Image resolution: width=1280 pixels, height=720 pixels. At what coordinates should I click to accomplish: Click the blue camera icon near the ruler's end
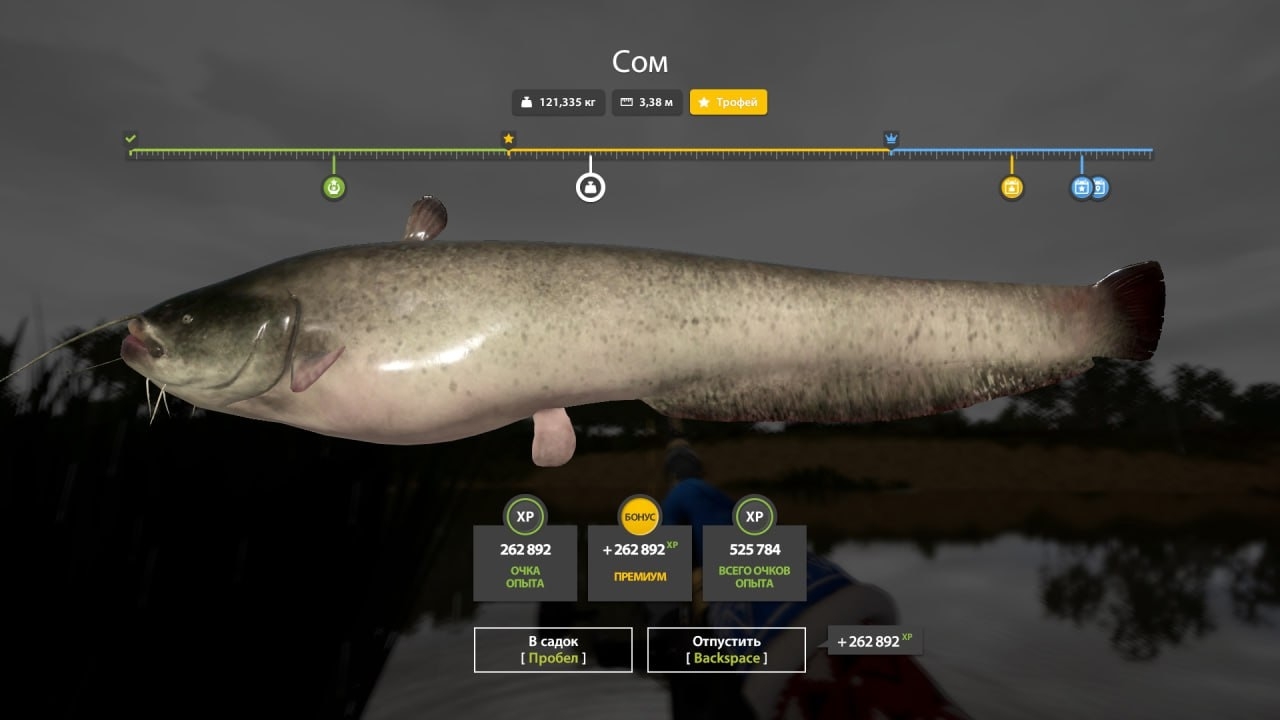click(1081, 187)
